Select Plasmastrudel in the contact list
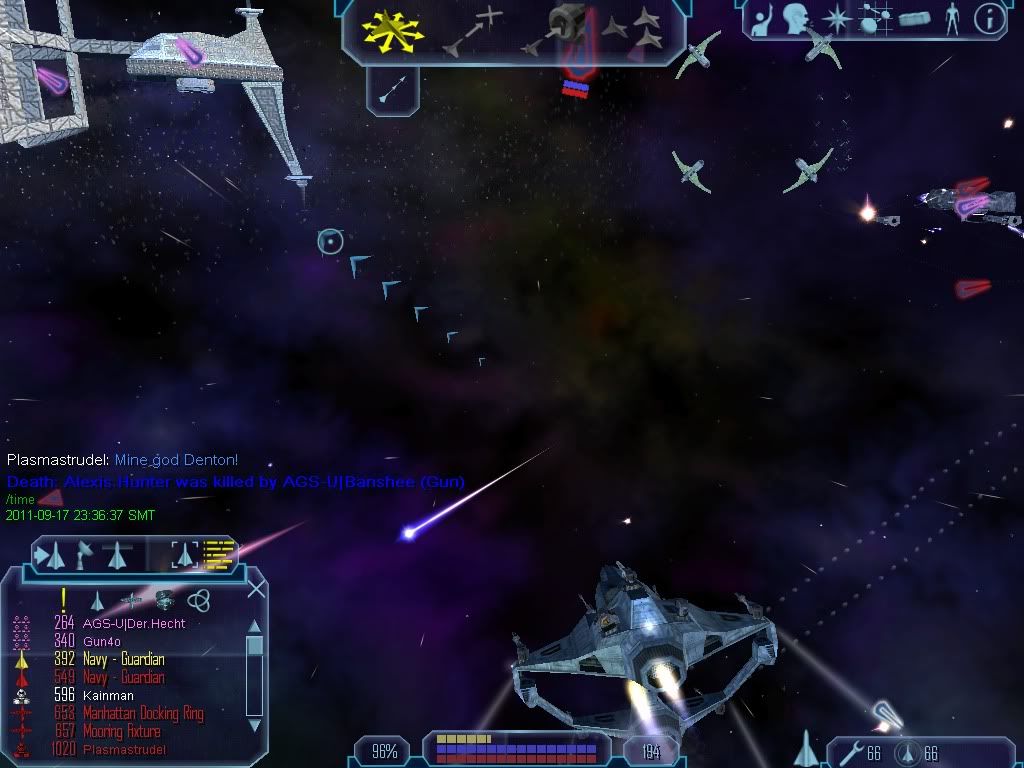This screenshot has width=1024, height=768. point(124,749)
